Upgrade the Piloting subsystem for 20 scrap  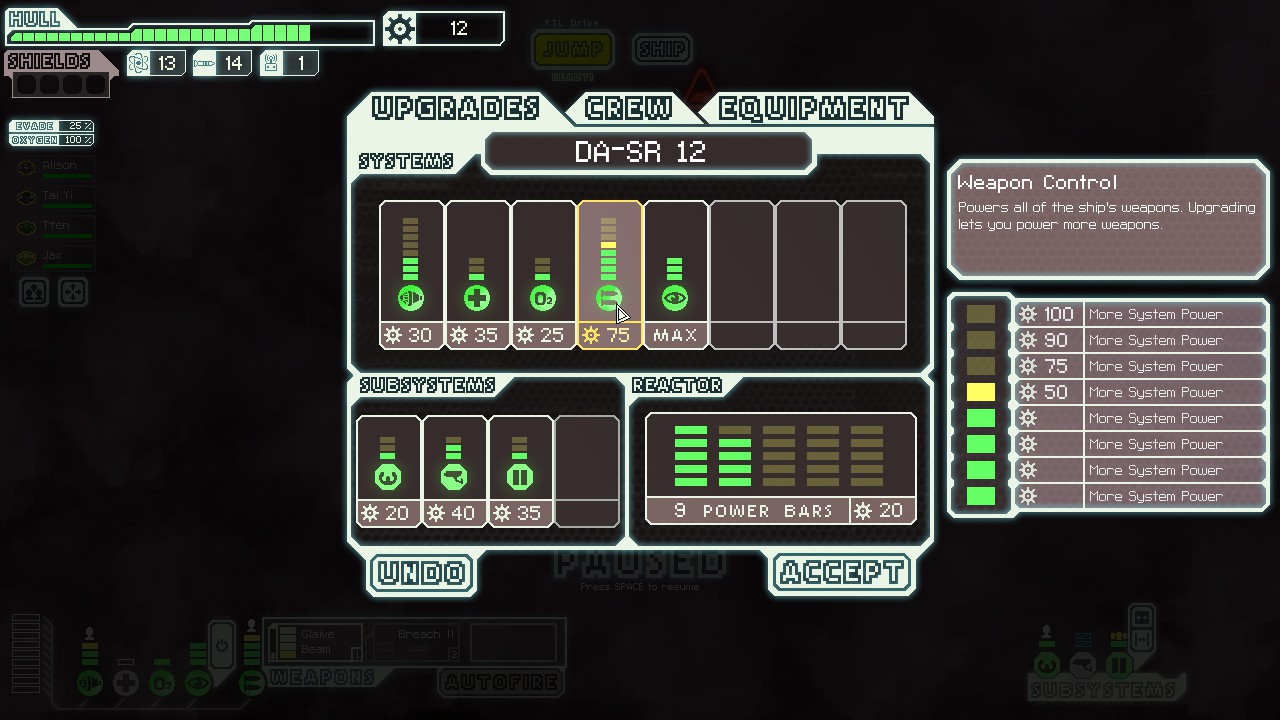pos(388,471)
